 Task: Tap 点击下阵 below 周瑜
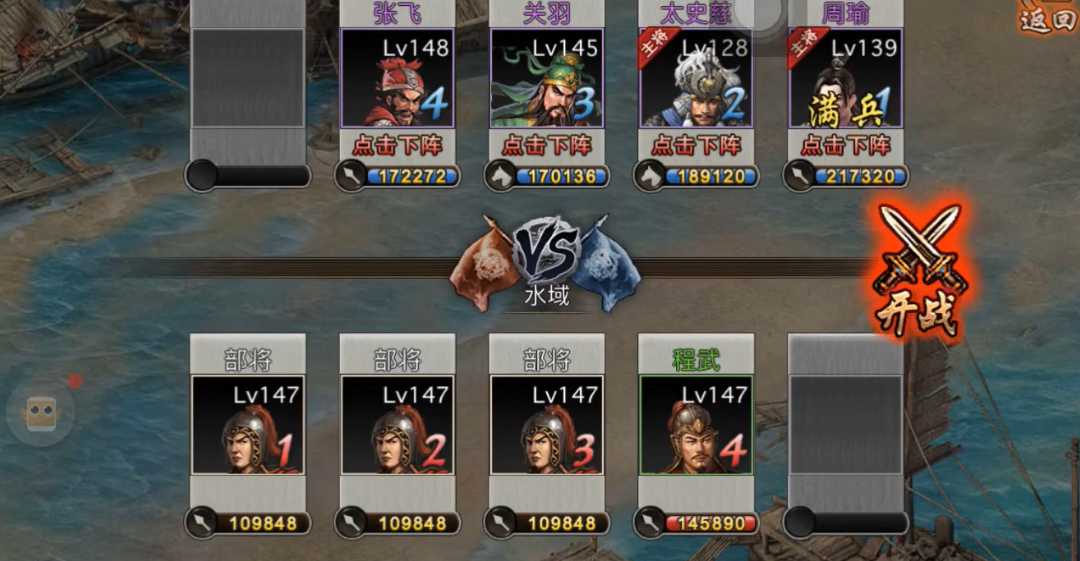point(845,145)
